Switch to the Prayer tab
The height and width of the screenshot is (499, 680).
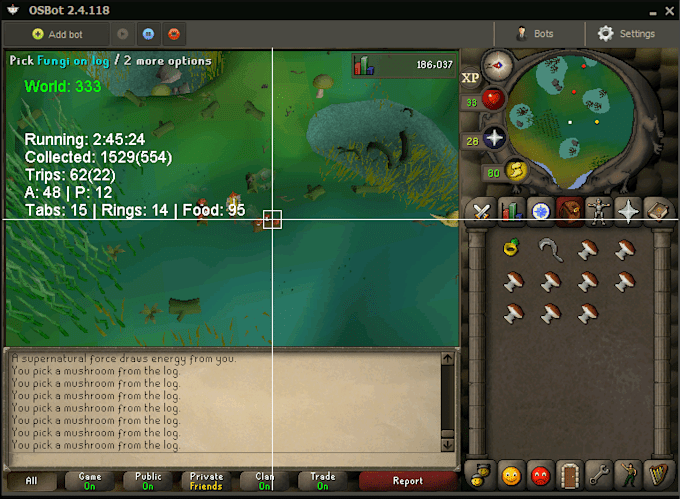pos(628,211)
